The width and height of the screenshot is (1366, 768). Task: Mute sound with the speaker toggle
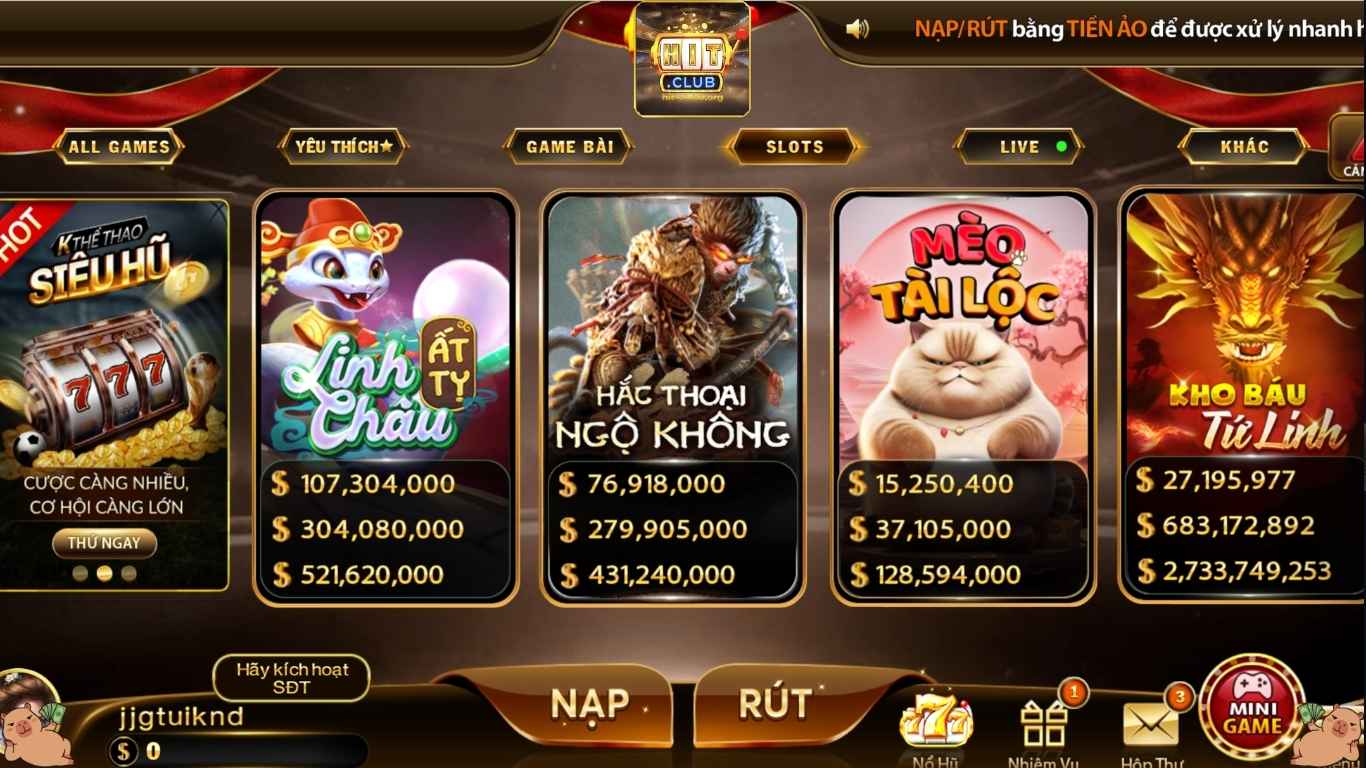[855, 28]
